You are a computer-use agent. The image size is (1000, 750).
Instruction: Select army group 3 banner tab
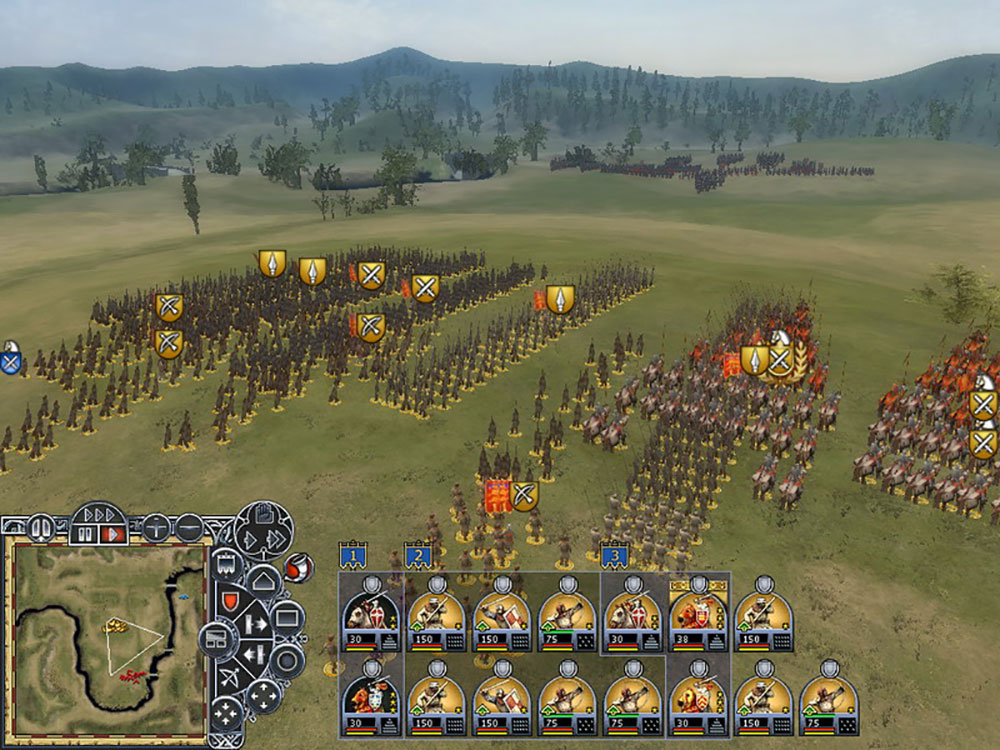coord(614,555)
